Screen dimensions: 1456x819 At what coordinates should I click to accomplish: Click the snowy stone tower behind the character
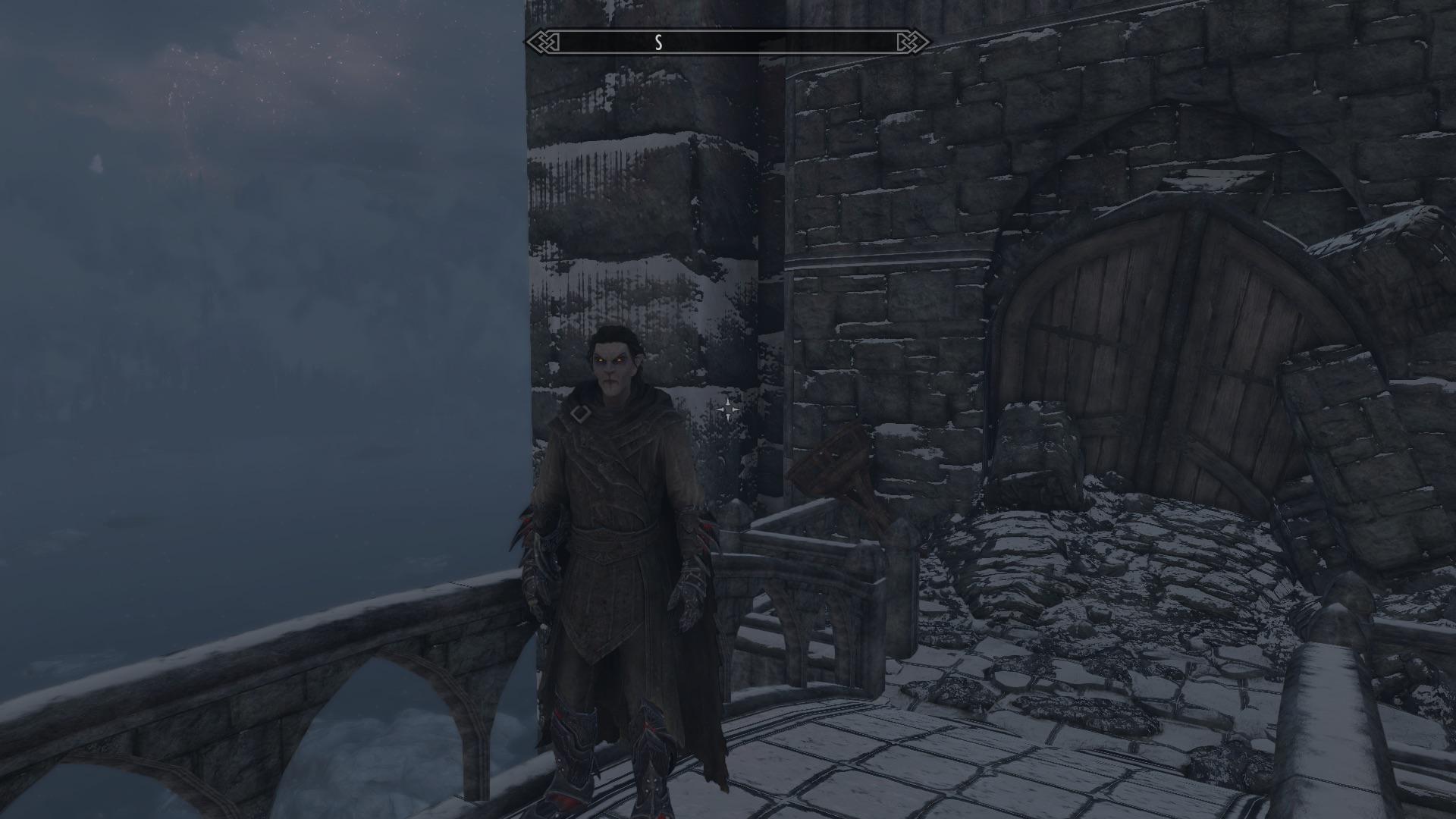(645, 190)
